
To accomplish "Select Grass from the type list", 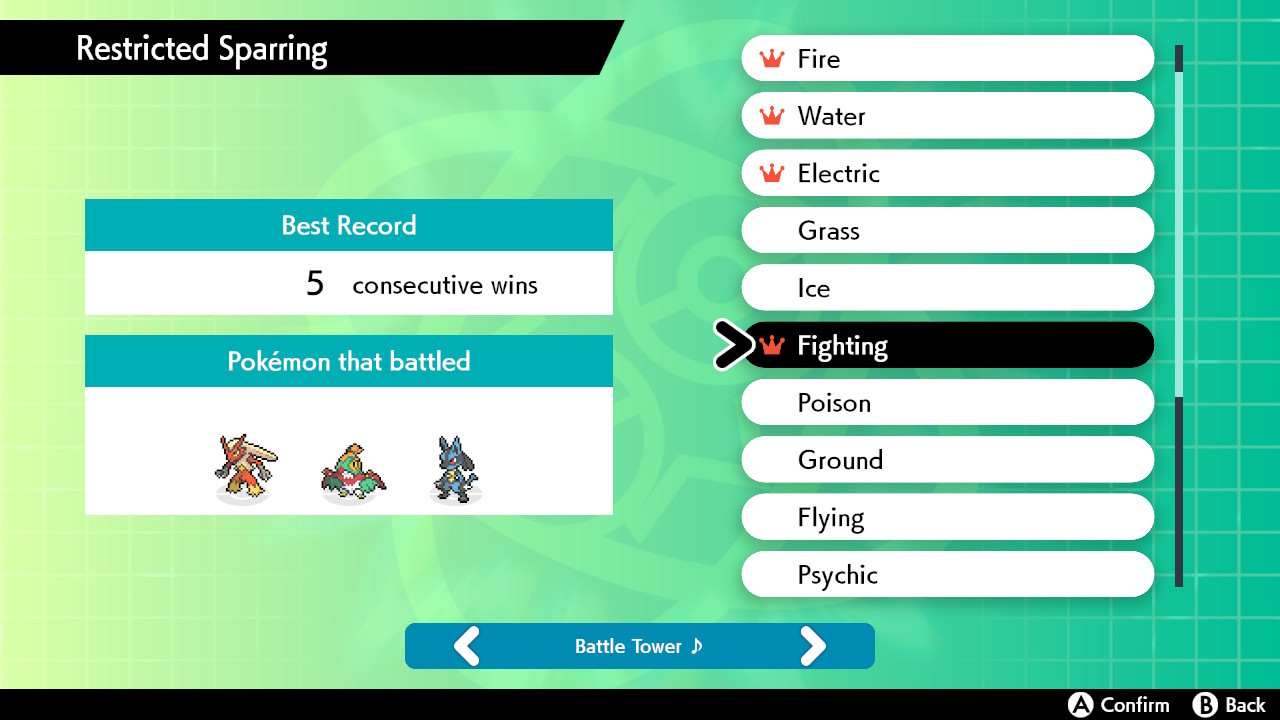I will [947, 231].
